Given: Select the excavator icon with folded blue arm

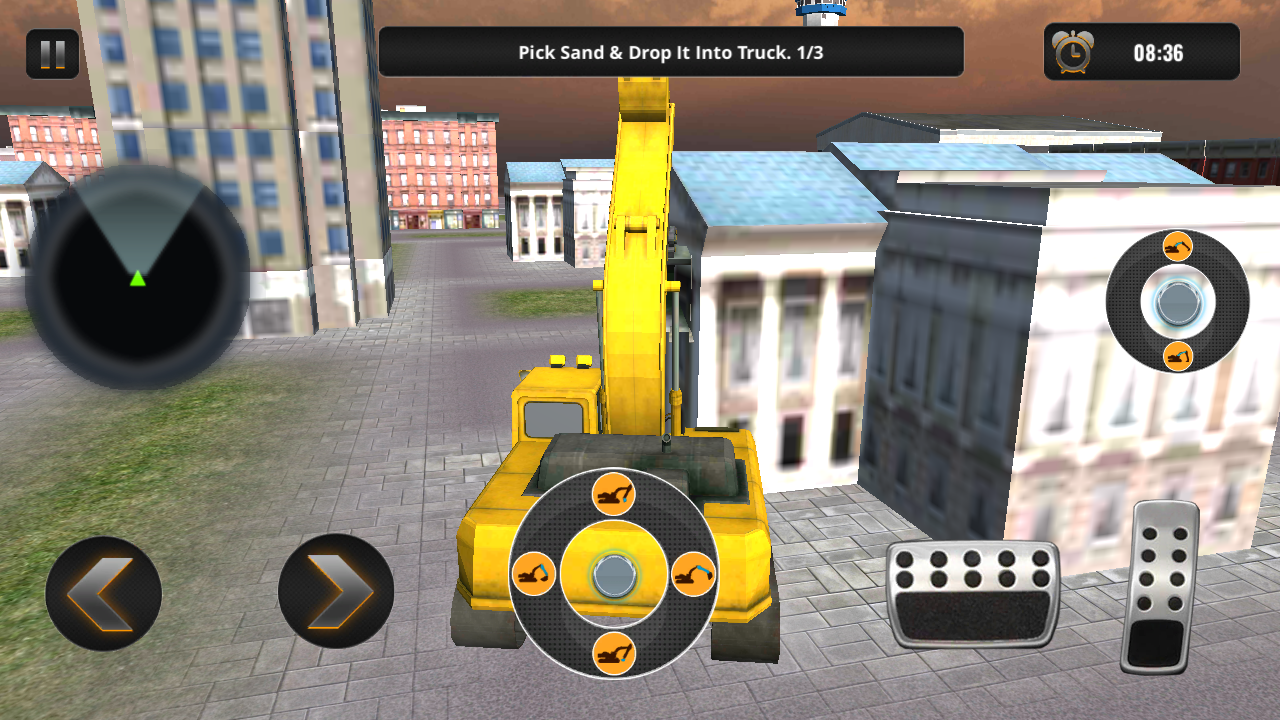Looking at the screenshot, I should click(534, 574).
